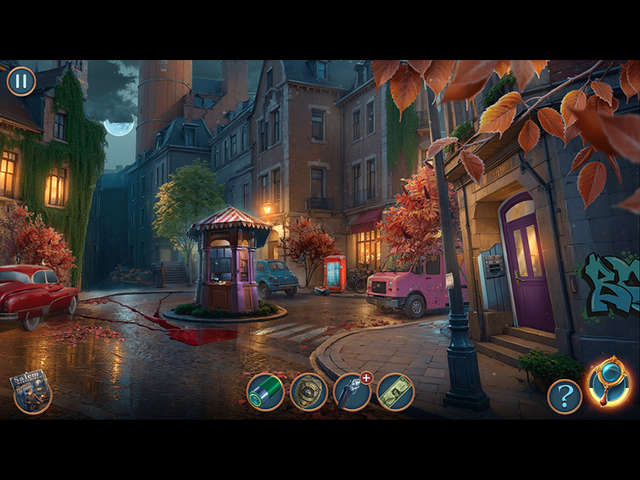
Task: Activate the magnifying glass hint button
Action: pyautogui.click(x=608, y=382)
